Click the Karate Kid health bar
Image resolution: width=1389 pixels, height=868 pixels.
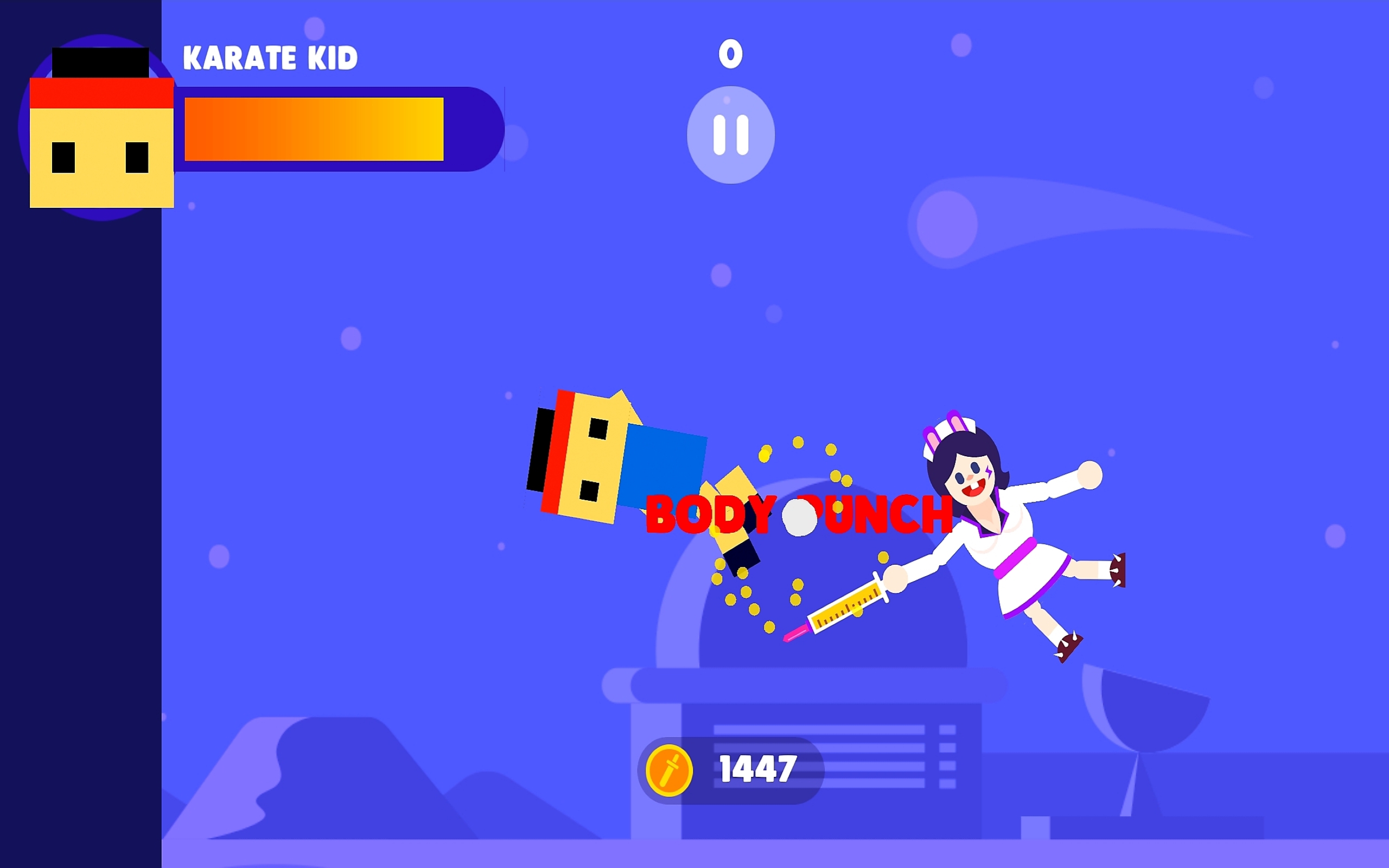pyautogui.click(x=313, y=129)
